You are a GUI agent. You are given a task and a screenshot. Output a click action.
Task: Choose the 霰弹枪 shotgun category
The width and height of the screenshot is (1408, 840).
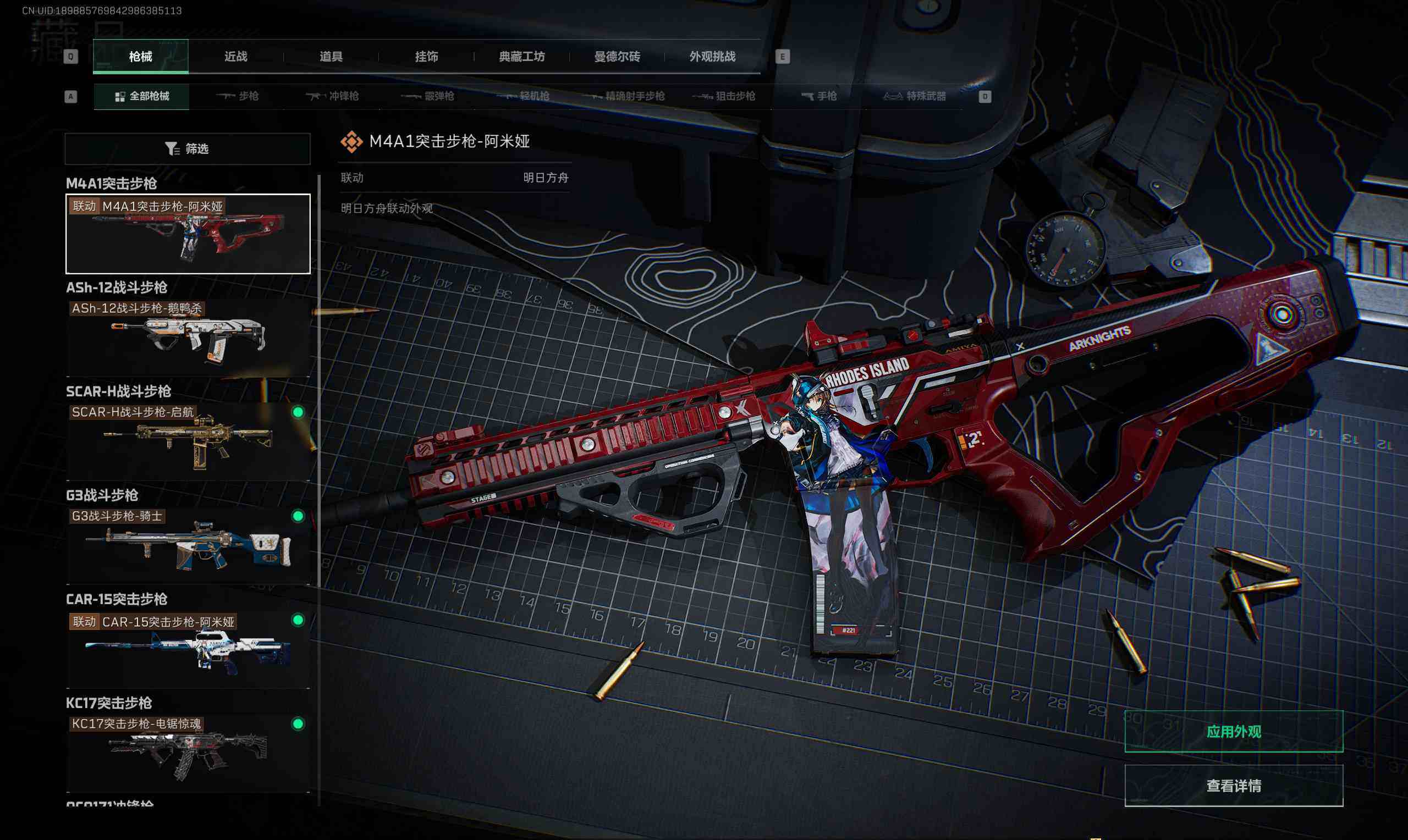(428, 96)
